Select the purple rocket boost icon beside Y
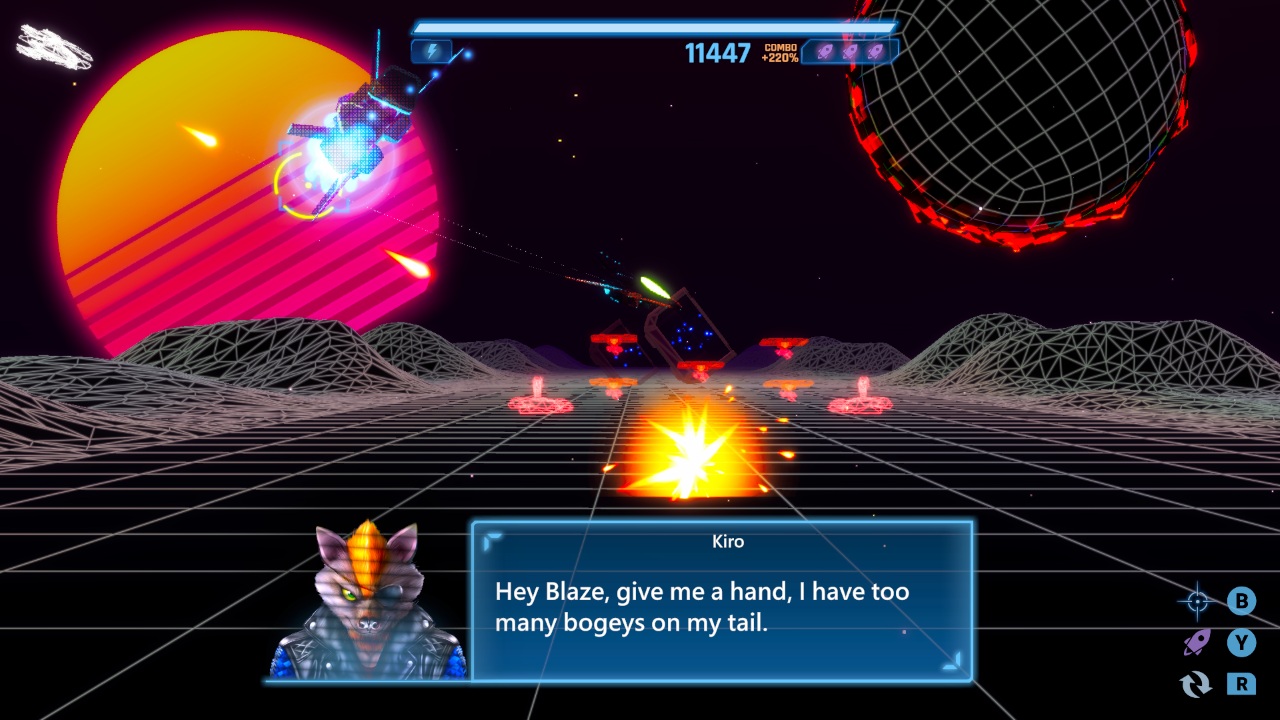This screenshot has width=1280, height=720. click(x=1195, y=644)
